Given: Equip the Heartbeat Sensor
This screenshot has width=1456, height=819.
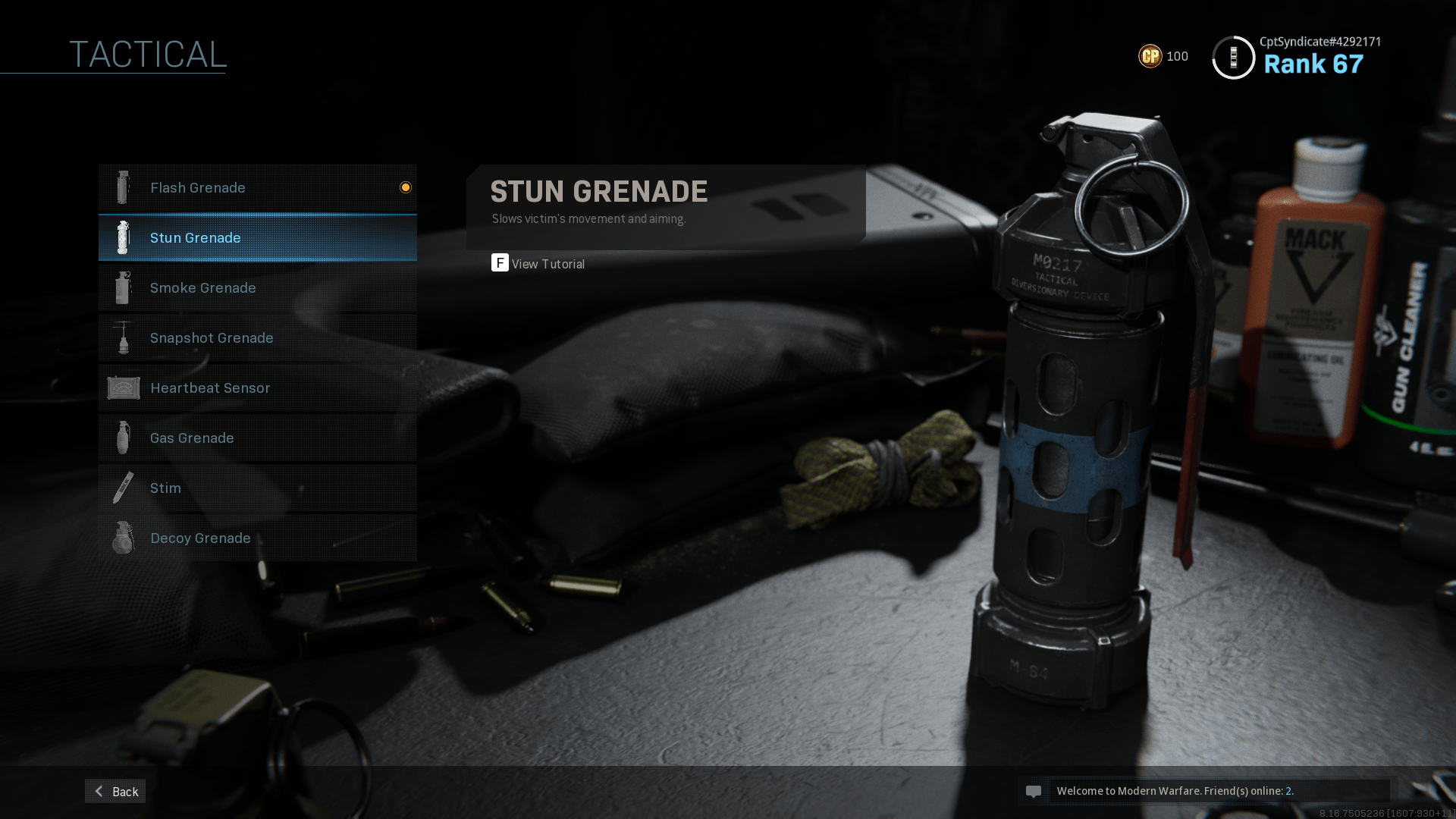Looking at the screenshot, I should click(x=257, y=388).
